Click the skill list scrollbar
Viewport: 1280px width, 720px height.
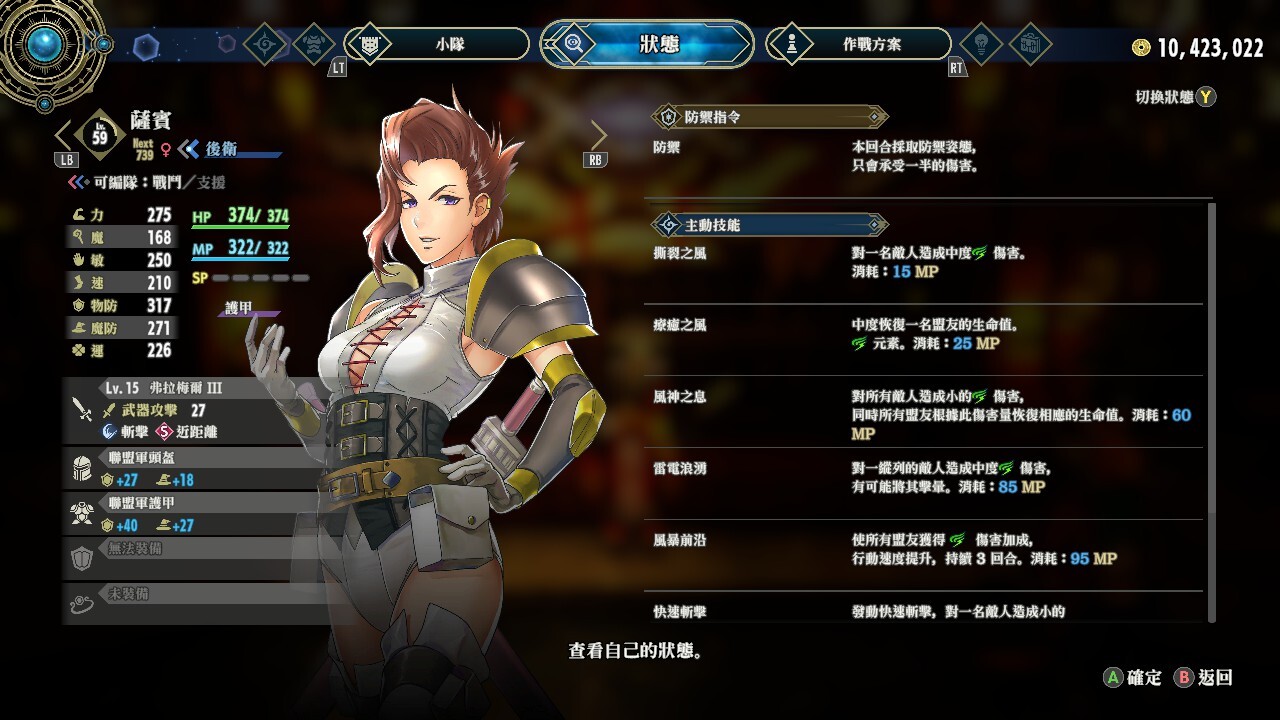coord(1213,400)
